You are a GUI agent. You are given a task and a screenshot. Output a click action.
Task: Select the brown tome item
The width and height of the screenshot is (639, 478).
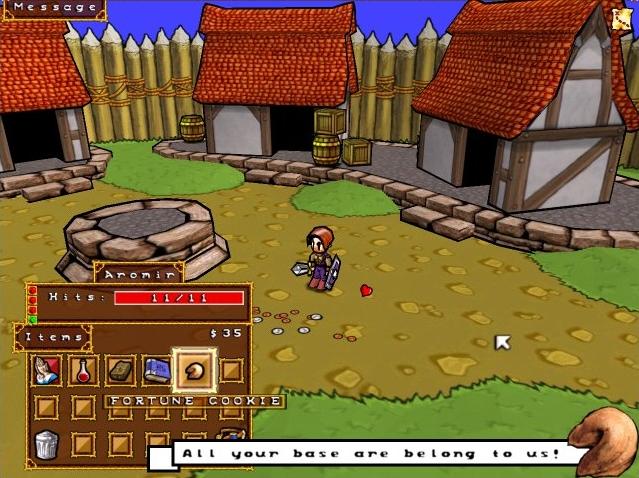(121, 370)
